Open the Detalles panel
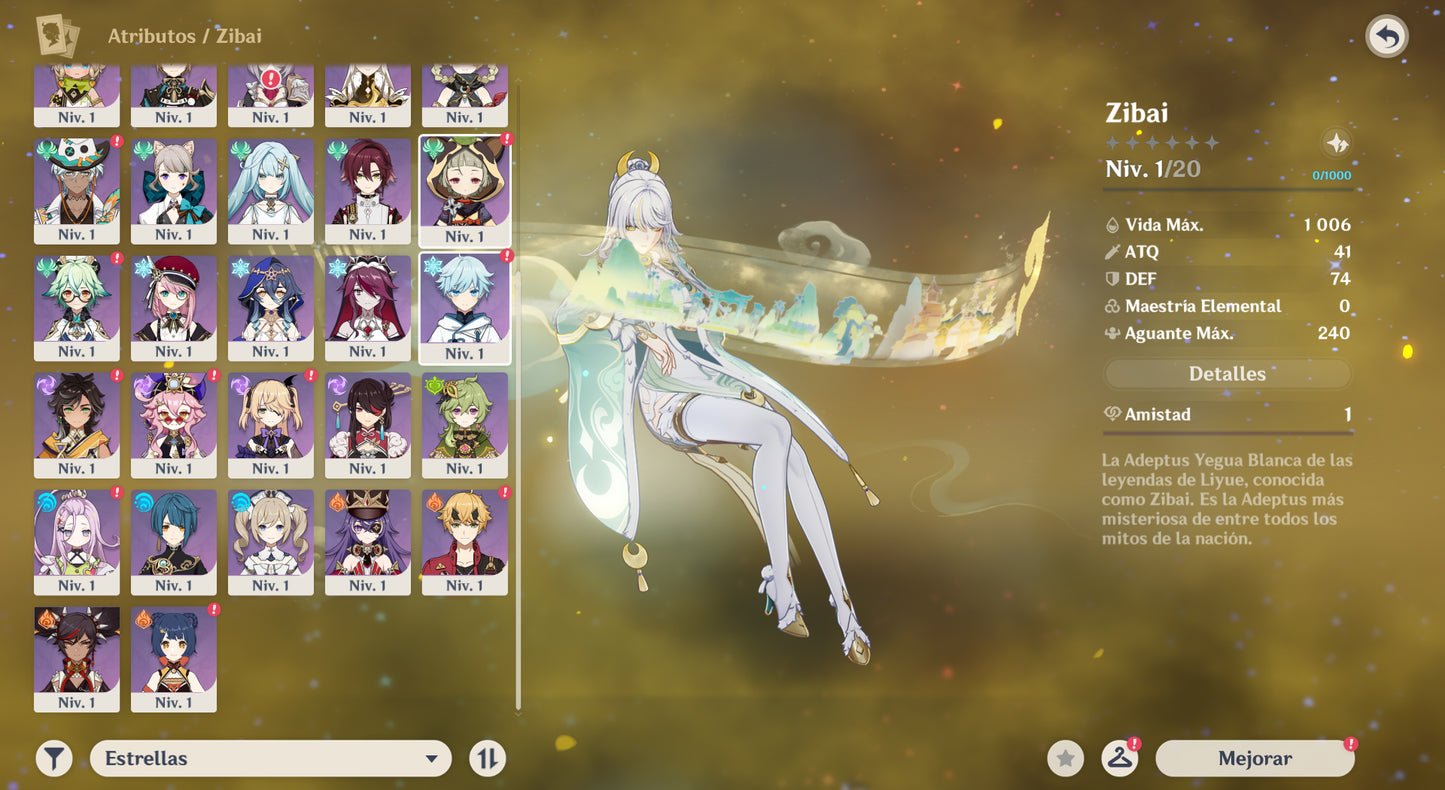 click(x=1227, y=373)
